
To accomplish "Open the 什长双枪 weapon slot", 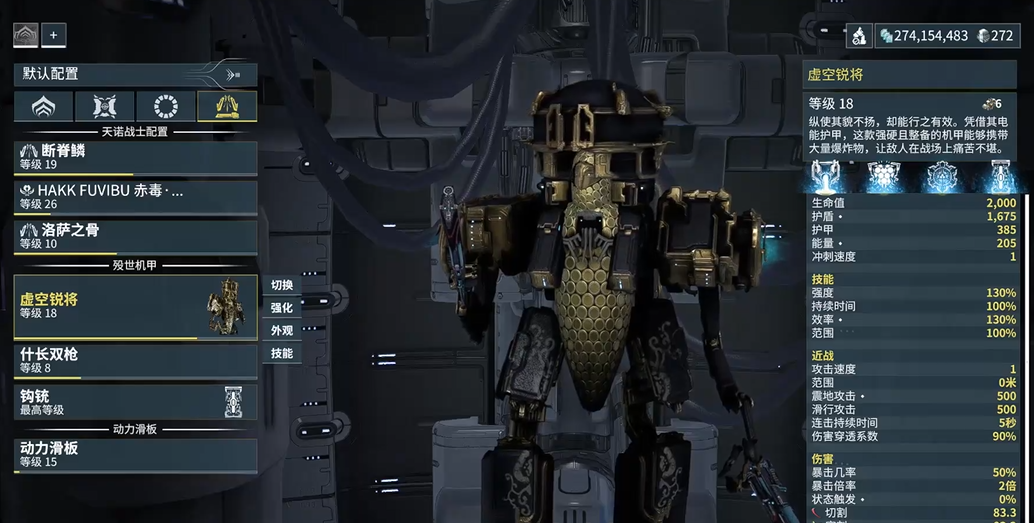I will tap(135, 360).
